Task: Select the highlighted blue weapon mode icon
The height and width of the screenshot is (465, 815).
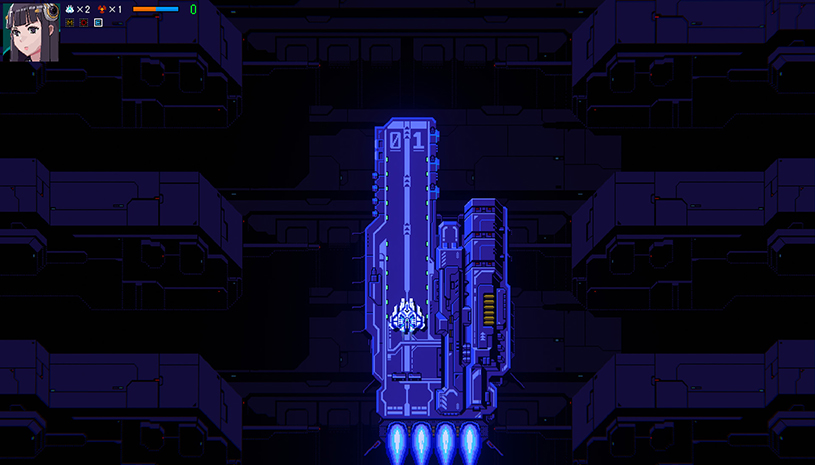Action: click(98, 22)
